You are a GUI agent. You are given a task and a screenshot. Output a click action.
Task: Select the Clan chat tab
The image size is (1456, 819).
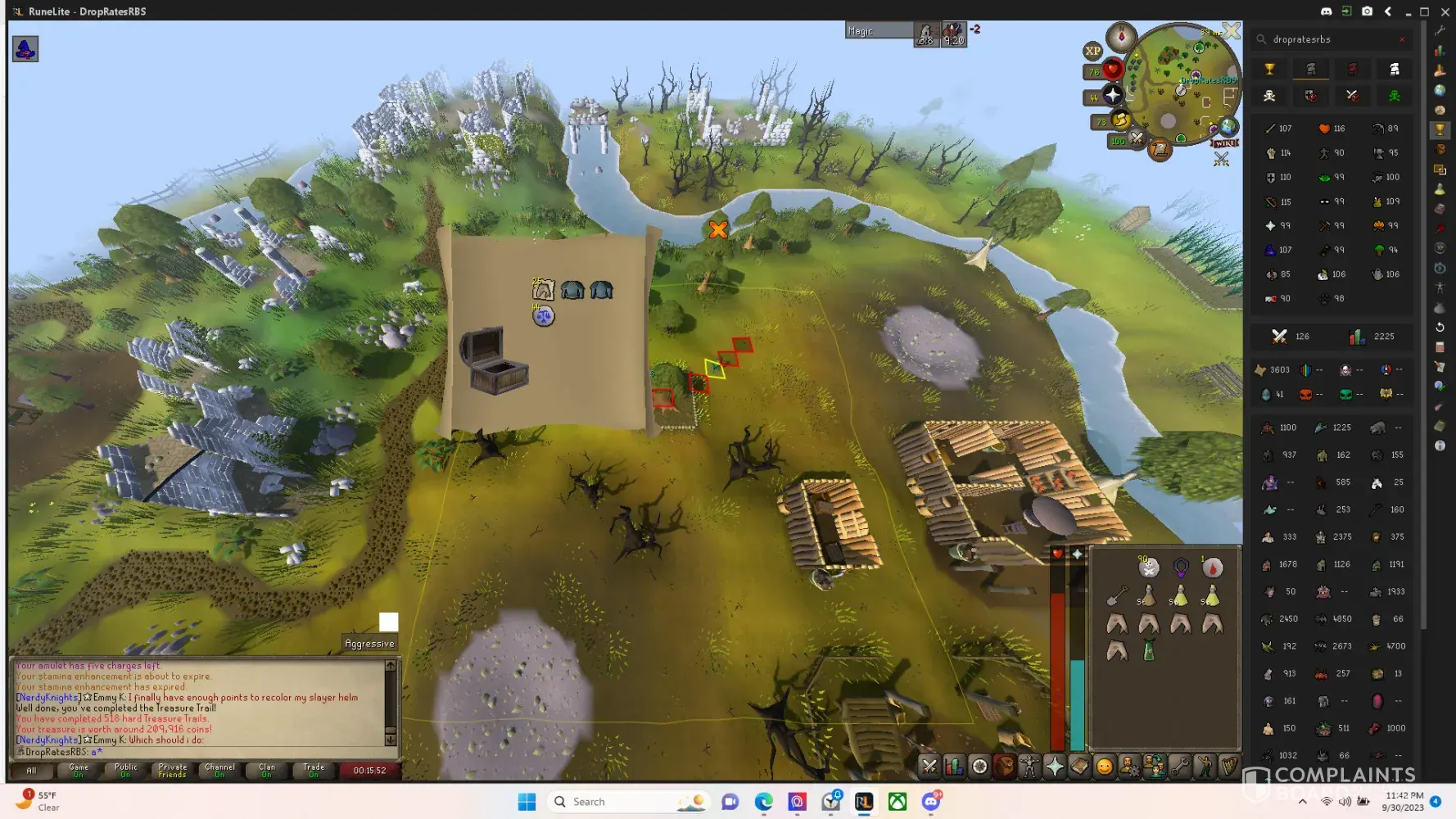(x=267, y=770)
